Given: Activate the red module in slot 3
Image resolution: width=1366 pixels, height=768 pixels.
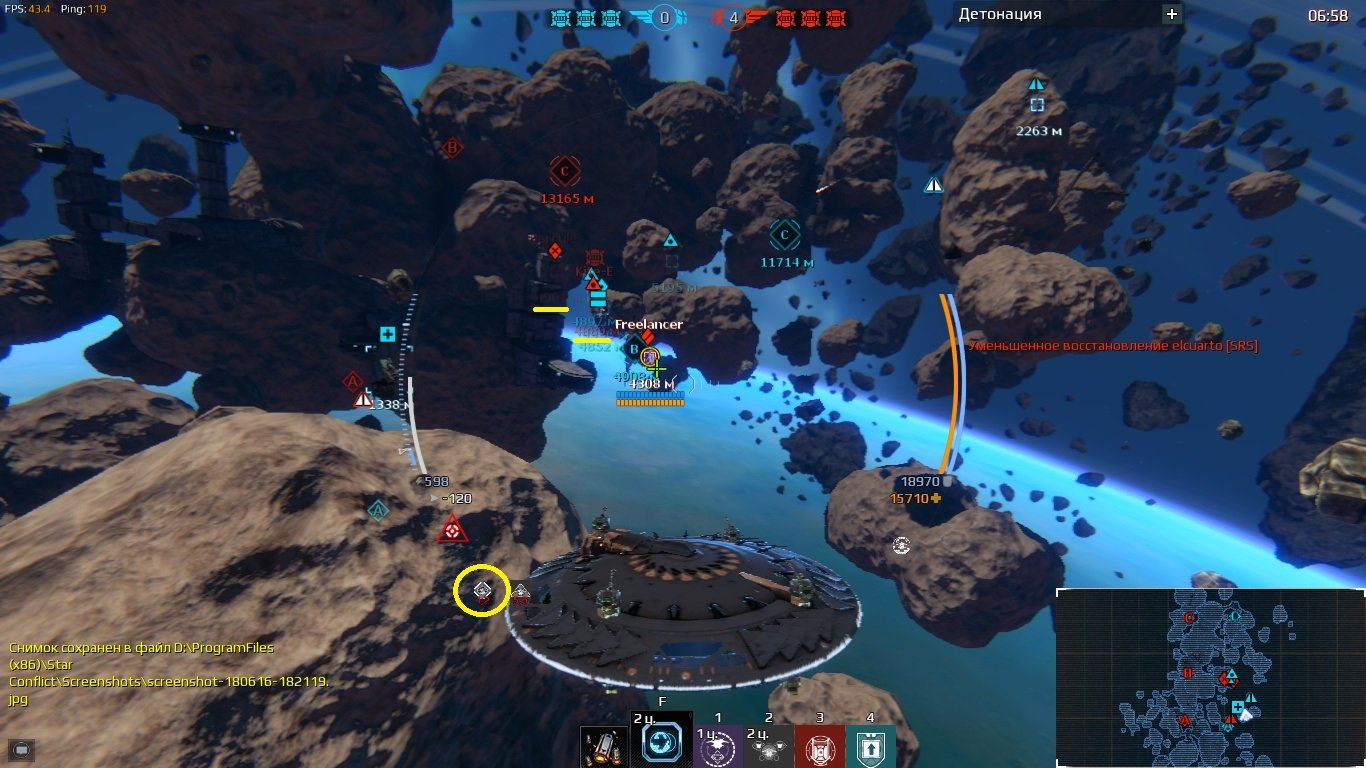Looking at the screenshot, I should pos(819,746).
